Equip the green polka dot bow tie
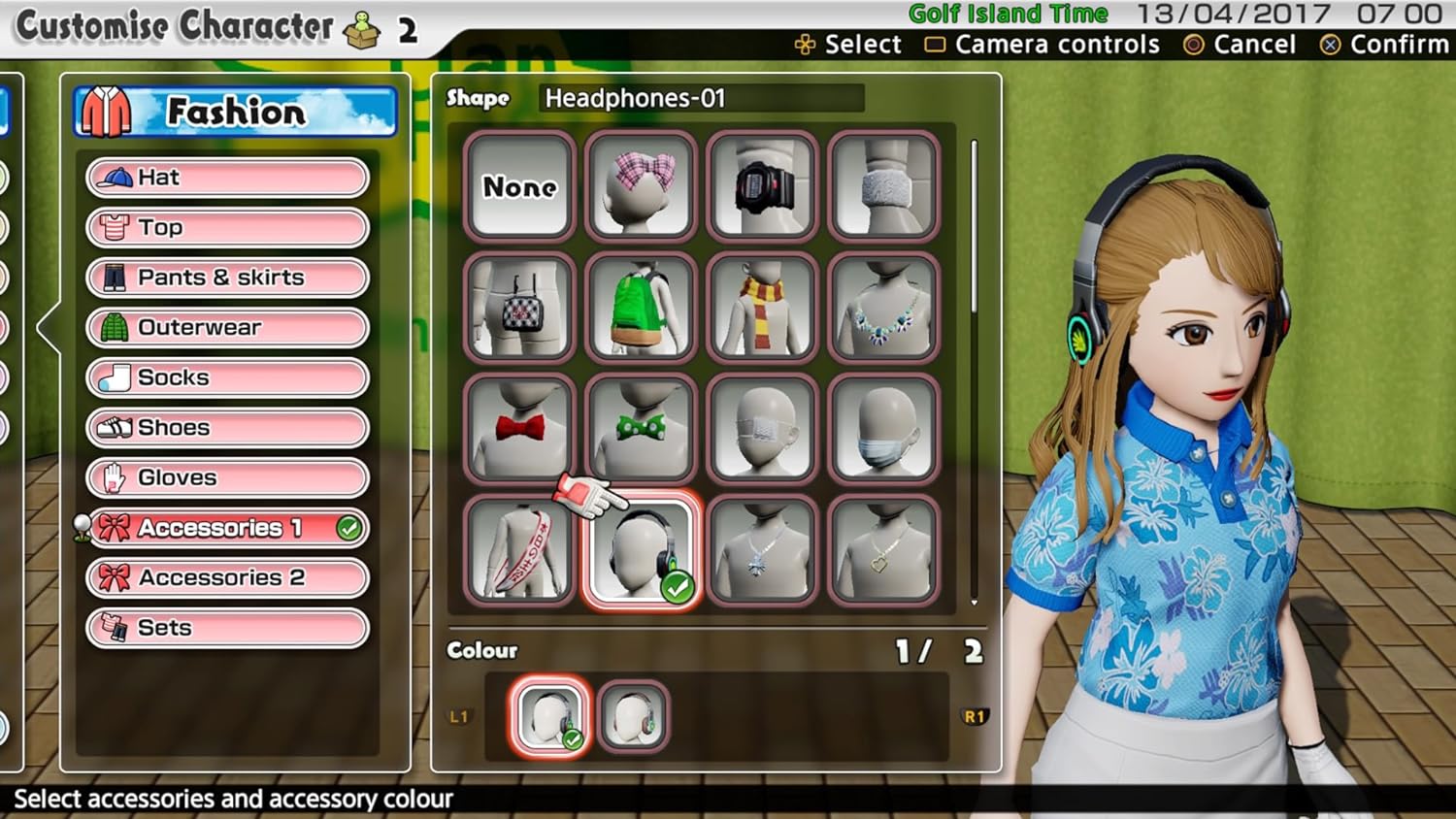 [642, 429]
